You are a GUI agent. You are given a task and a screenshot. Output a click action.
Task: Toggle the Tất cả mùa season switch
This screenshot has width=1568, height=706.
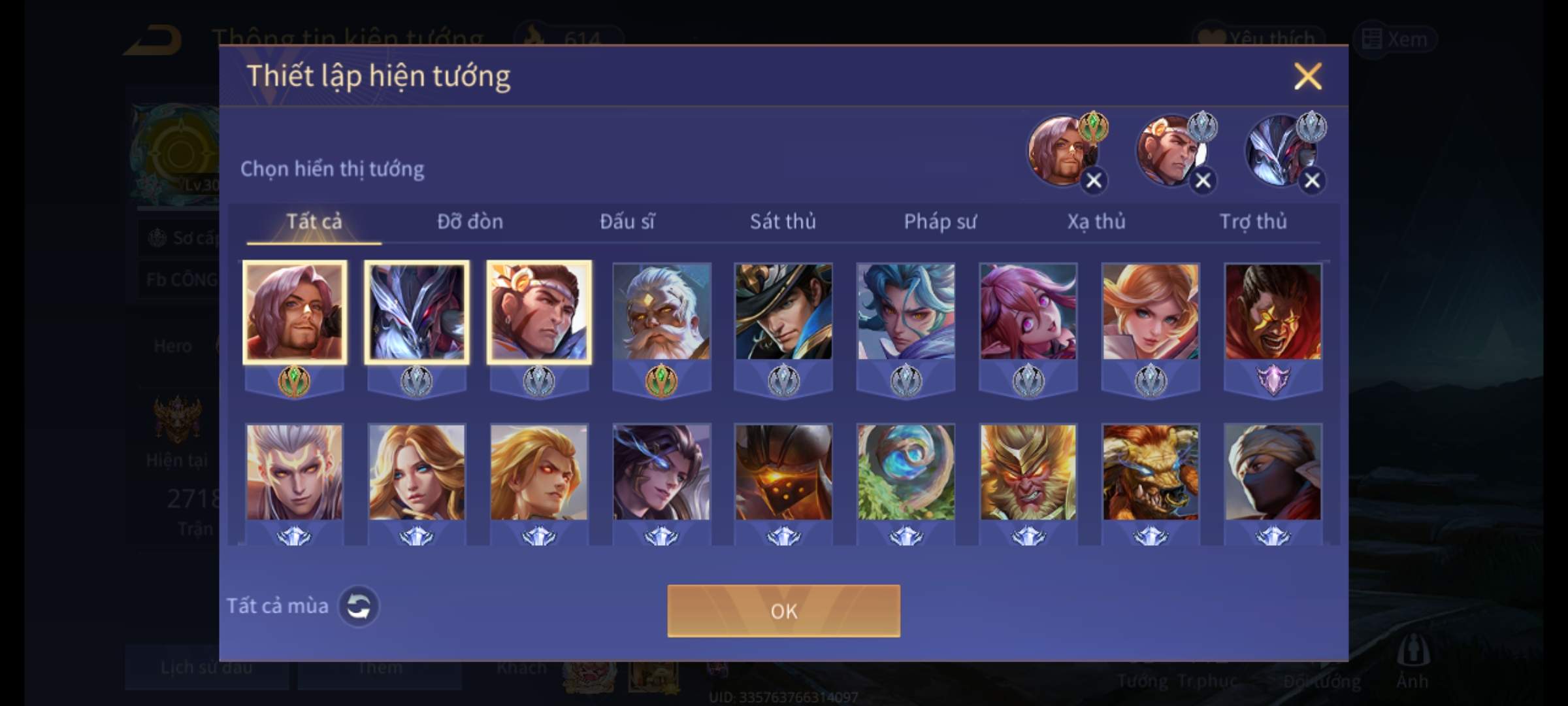point(358,606)
